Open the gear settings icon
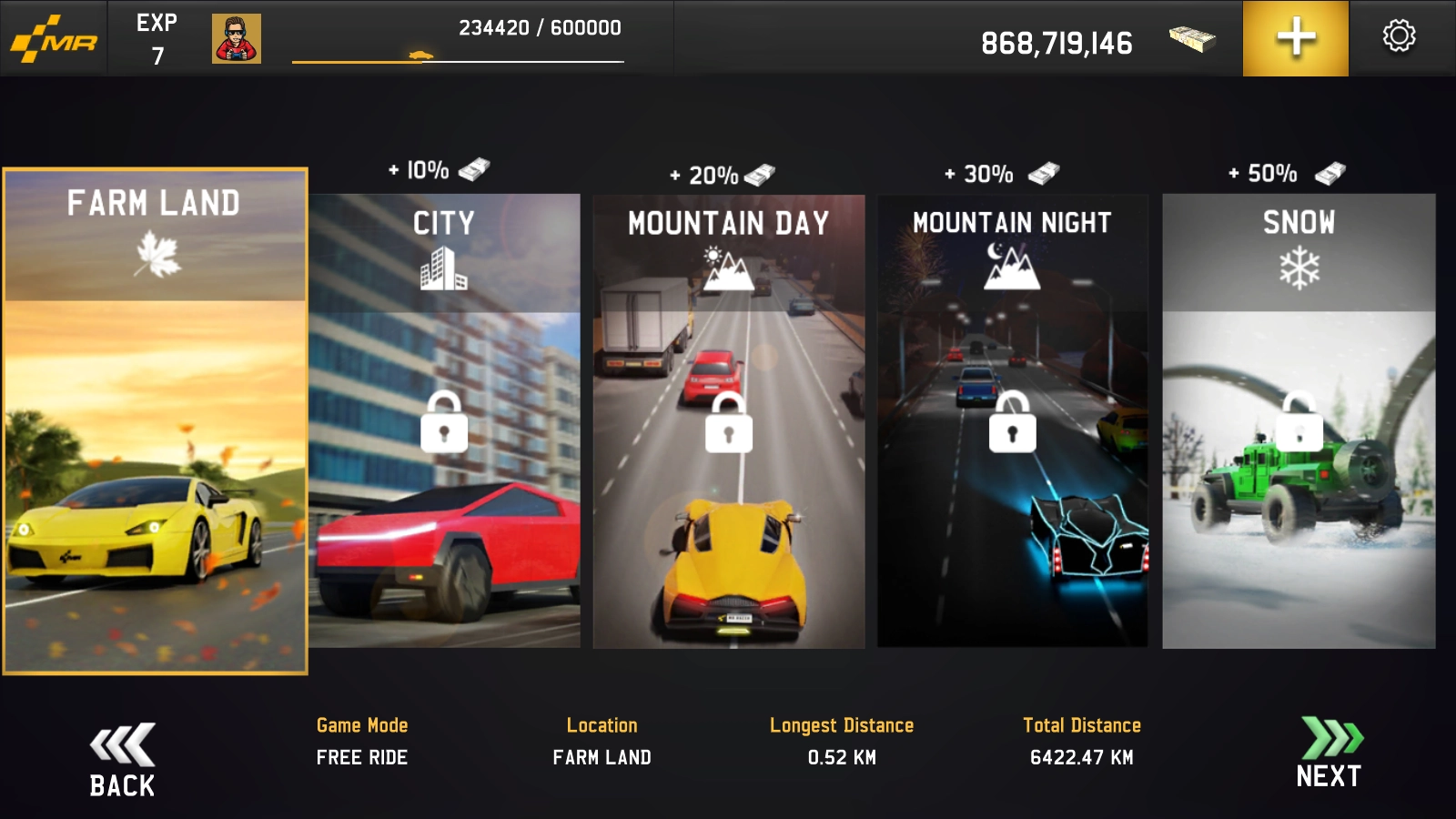The image size is (1456, 819). tap(1399, 36)
